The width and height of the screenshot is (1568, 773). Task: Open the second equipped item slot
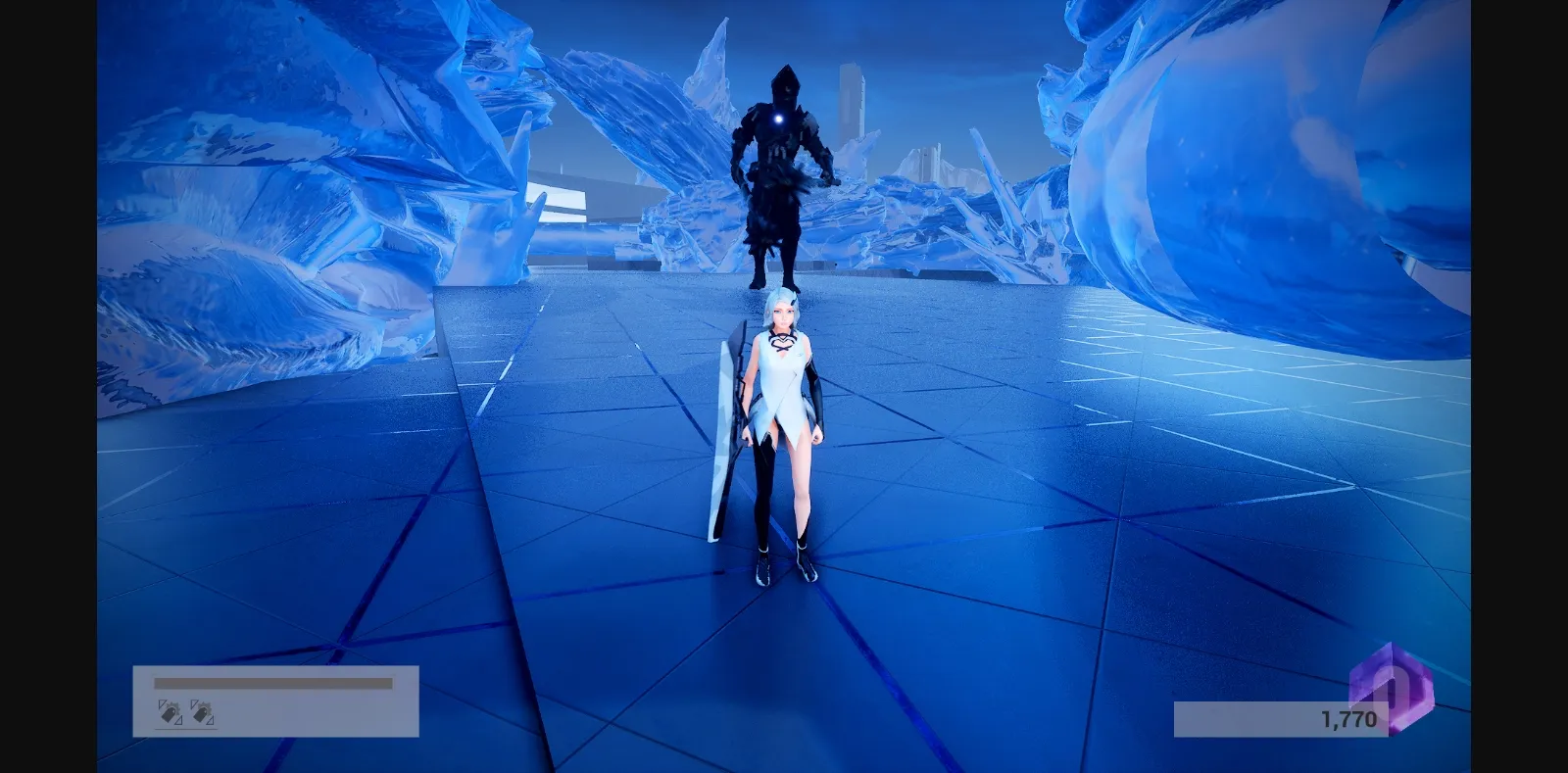click(x=202, y=713)
